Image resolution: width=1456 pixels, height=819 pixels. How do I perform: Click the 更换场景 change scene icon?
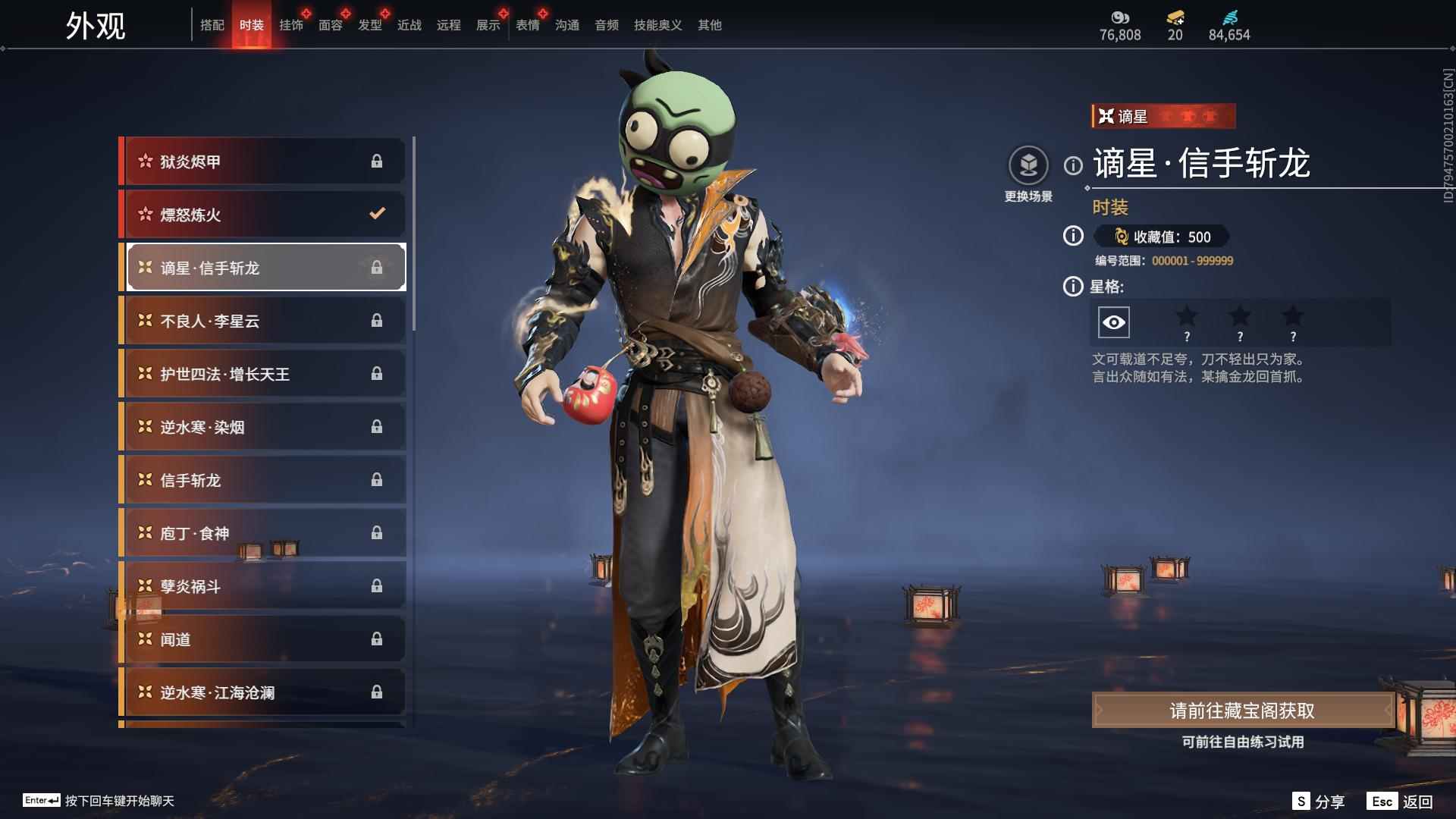[x=1028, y=166]
